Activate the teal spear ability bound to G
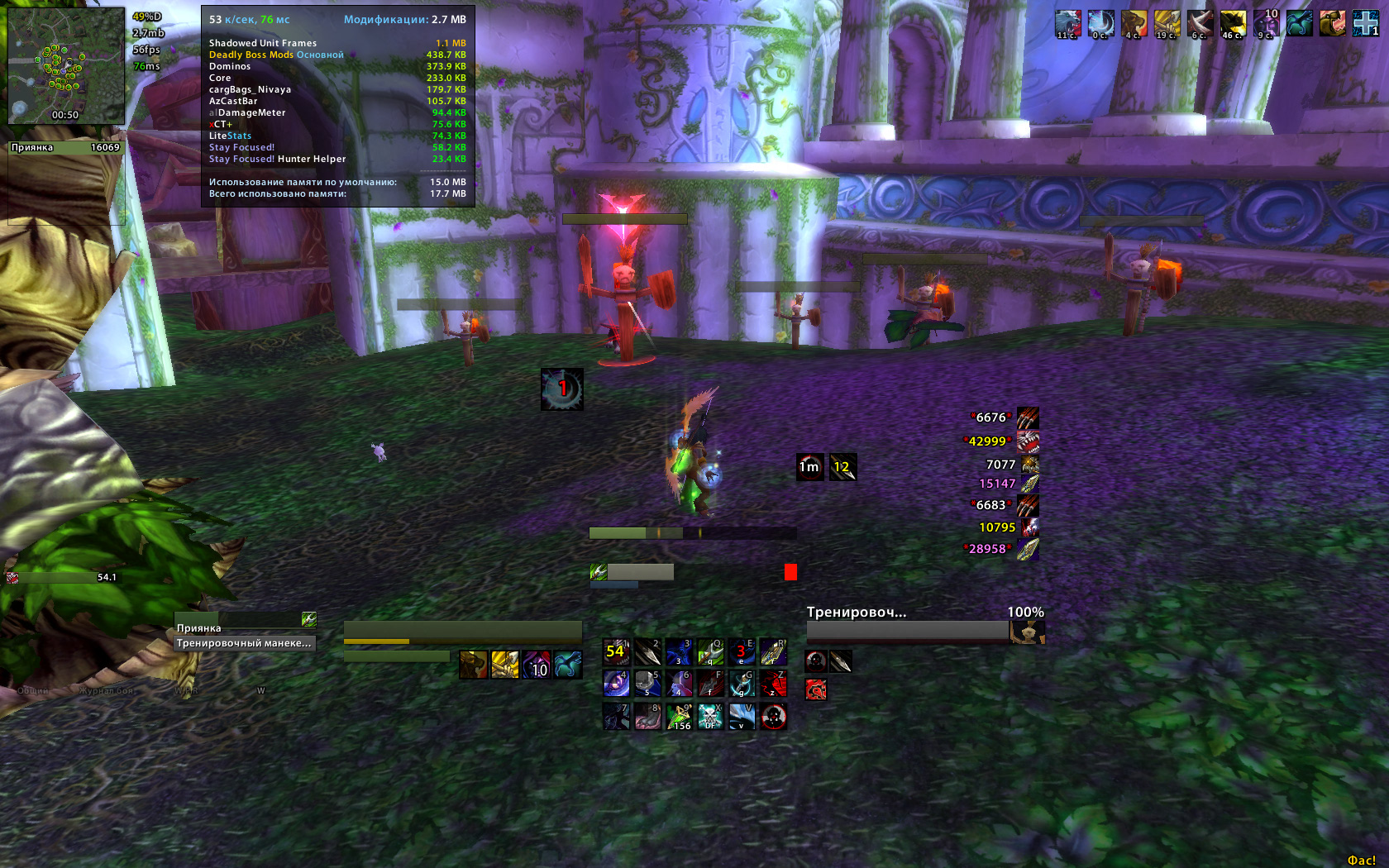Screen dimensions: 1389x868 pyautogui.click(x=742, y=683)
